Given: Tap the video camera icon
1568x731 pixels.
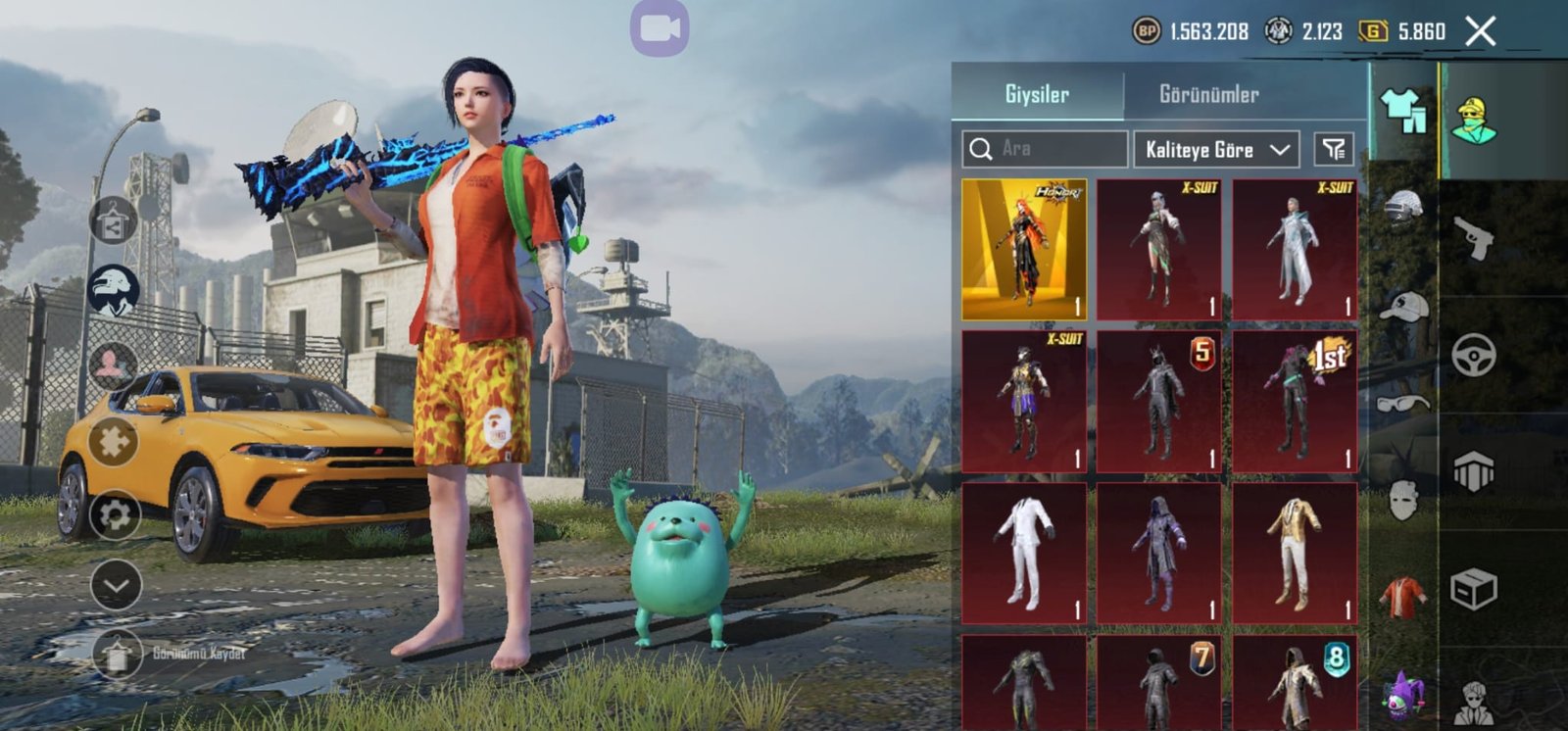Looking at the screenshot, I should pos(659,27).
